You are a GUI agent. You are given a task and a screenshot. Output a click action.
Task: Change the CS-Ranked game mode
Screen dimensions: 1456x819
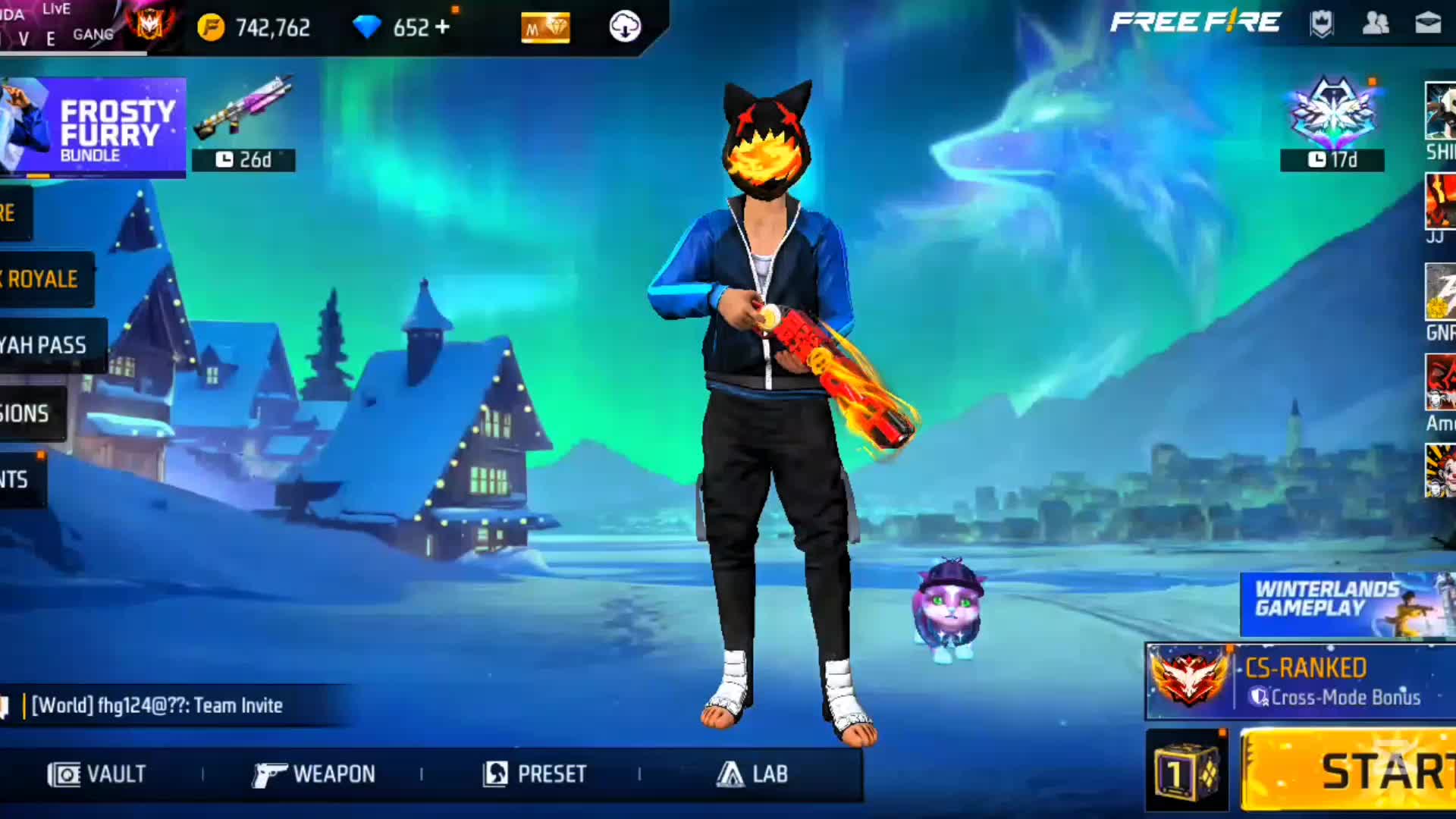tap(1300, 681)
